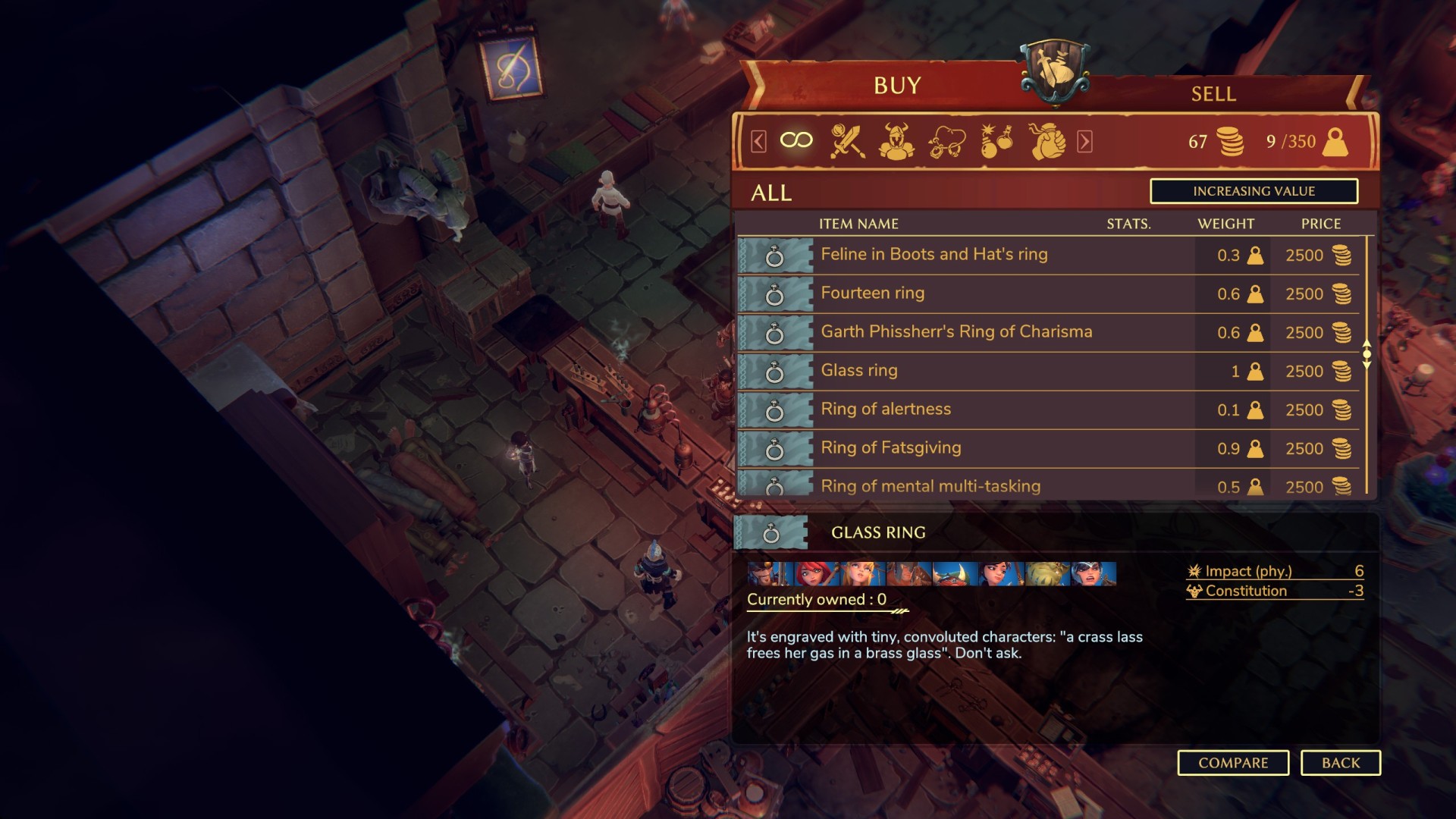Toggle the INCREASING VALUE sort order

pos(1255,191)
